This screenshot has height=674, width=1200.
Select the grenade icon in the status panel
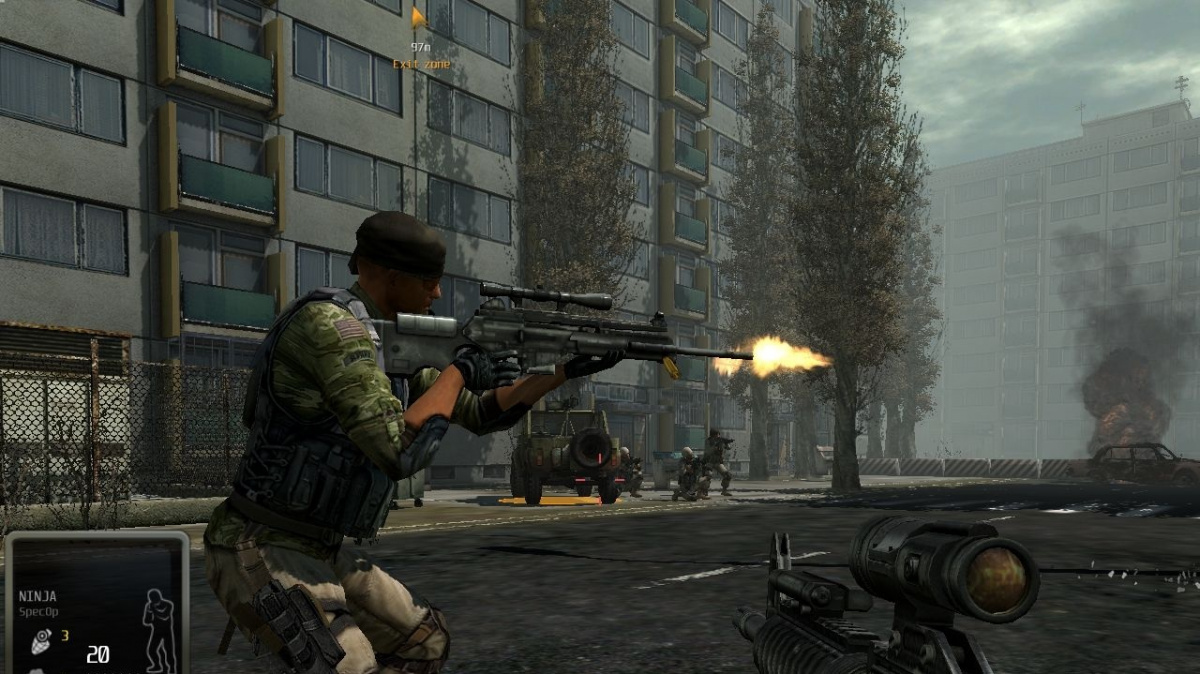click(x=42, y=639)
